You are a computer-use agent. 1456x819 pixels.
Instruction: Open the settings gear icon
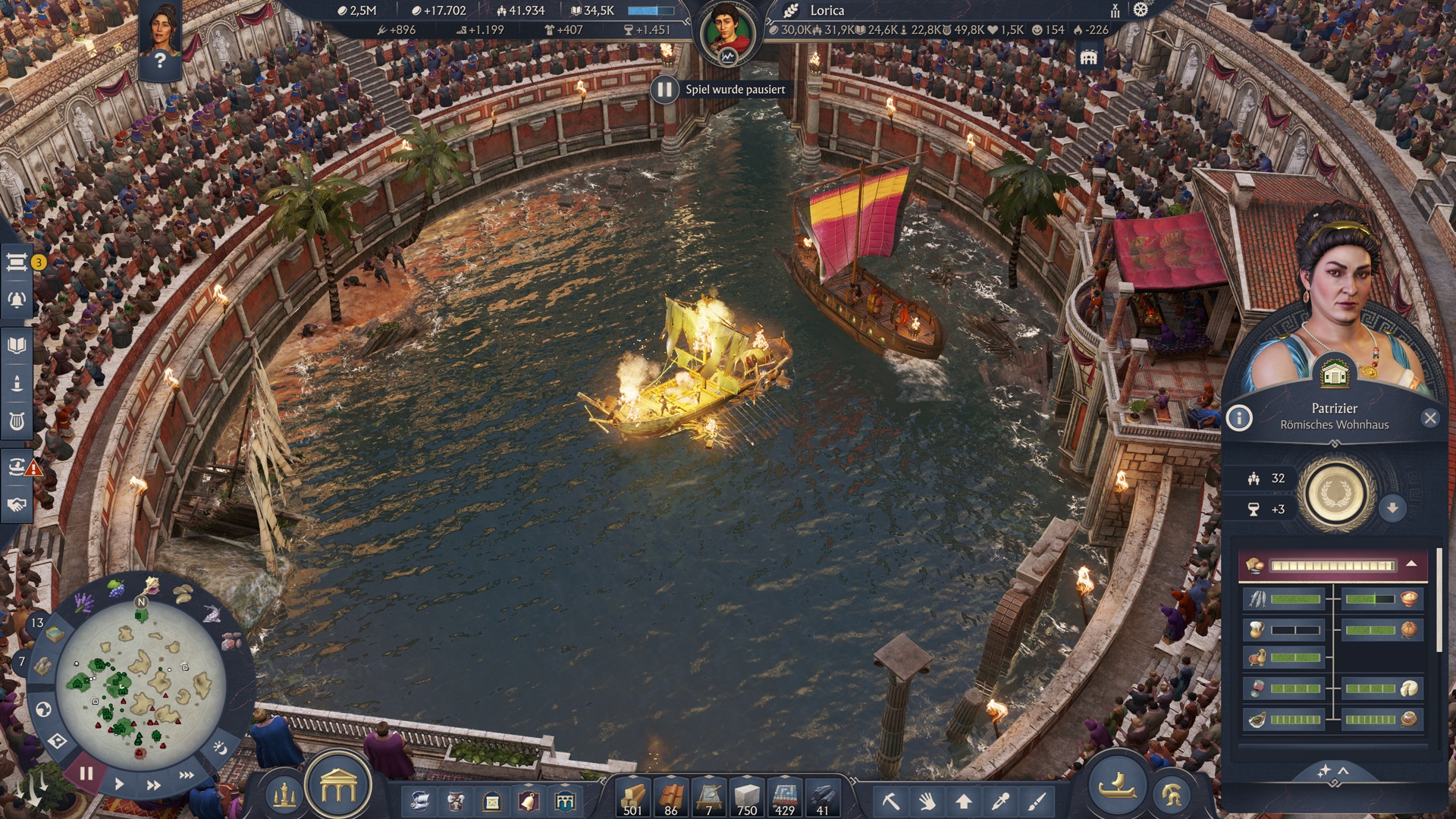point(1141,10)
